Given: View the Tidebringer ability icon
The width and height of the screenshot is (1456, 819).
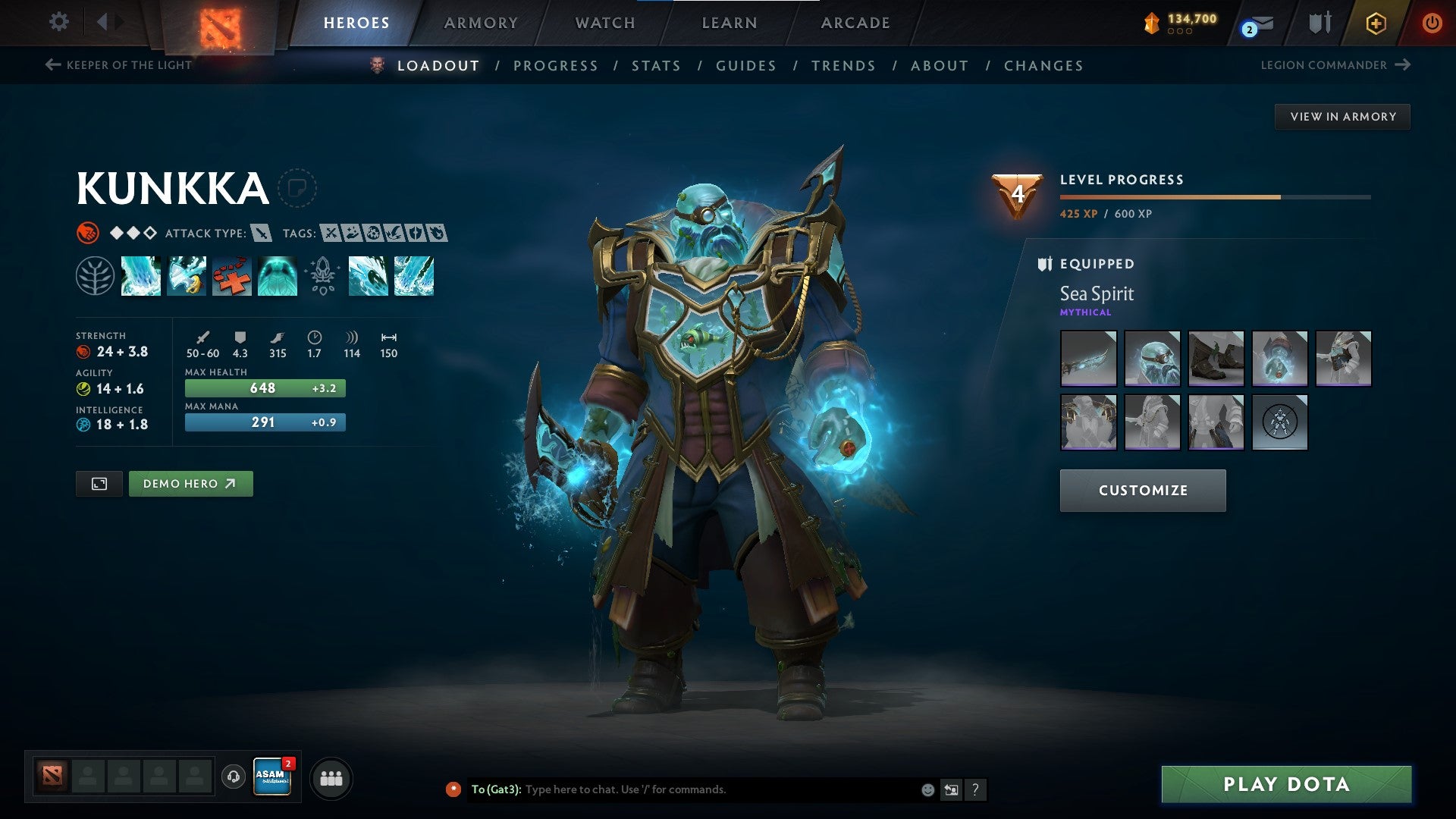Looking at the screenshot, I should (187, 276).
